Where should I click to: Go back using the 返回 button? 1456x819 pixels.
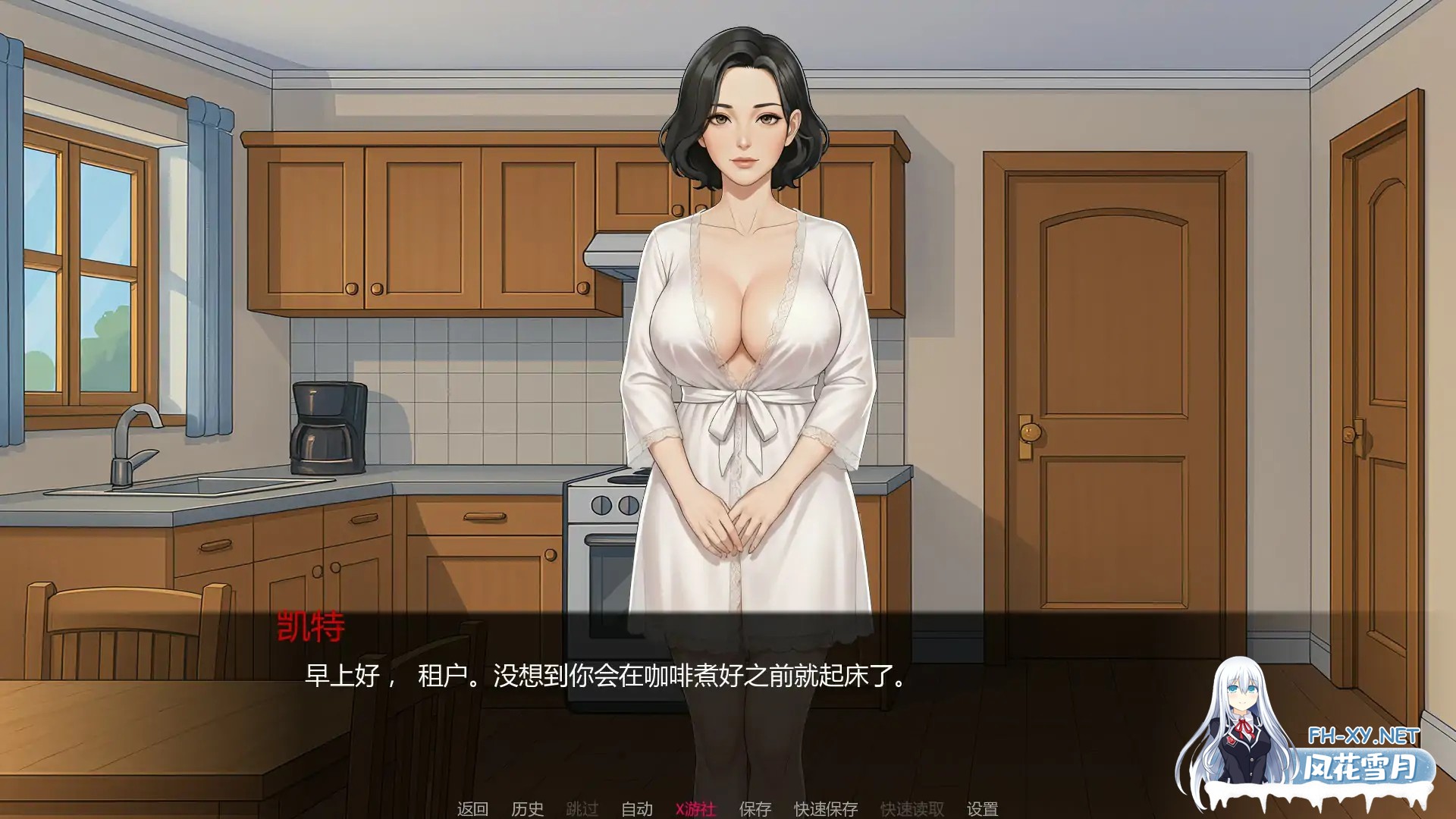[472, 809]
